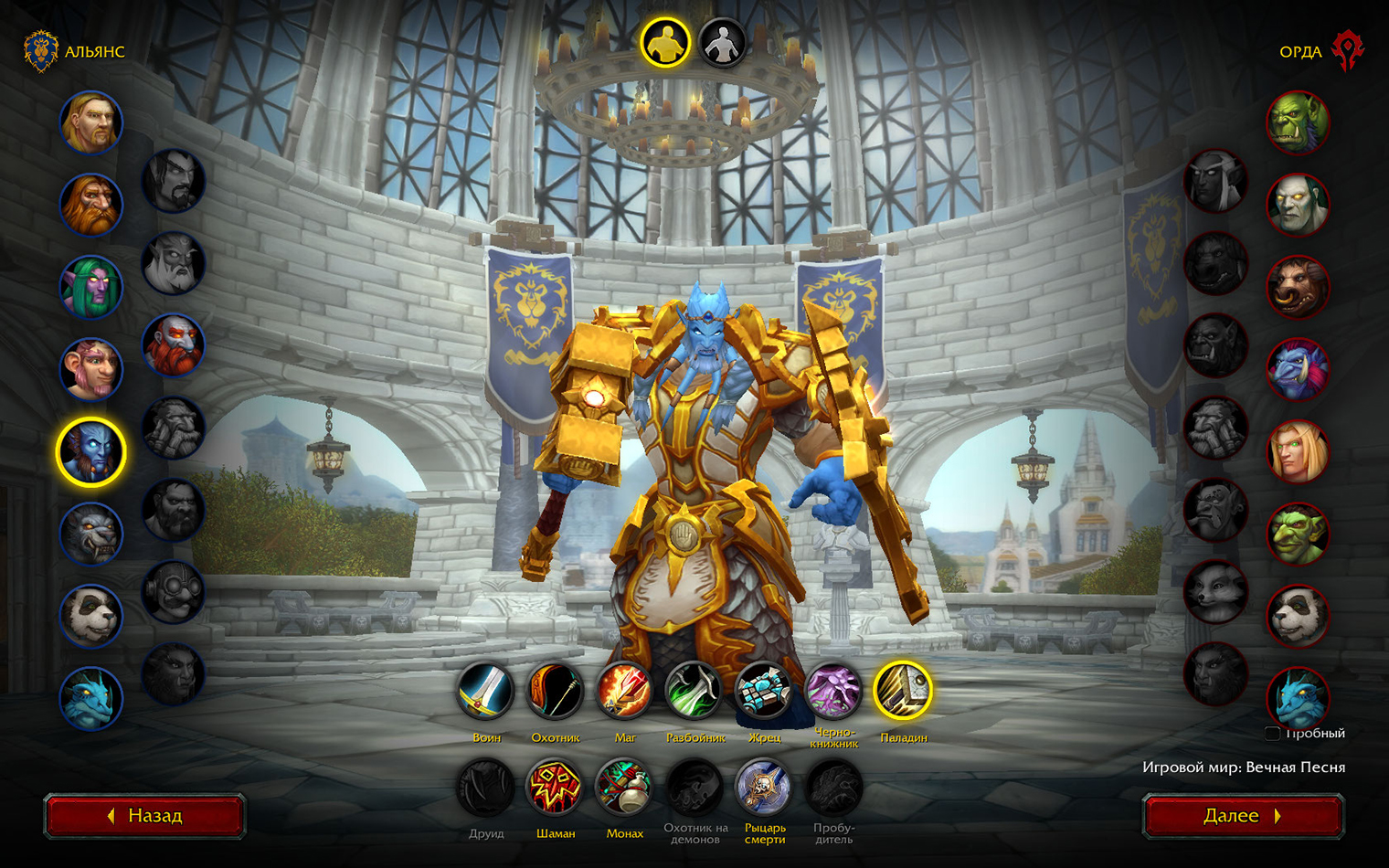Select the Маг mage class
The image size is (1389, 868).
pos(625,692)
